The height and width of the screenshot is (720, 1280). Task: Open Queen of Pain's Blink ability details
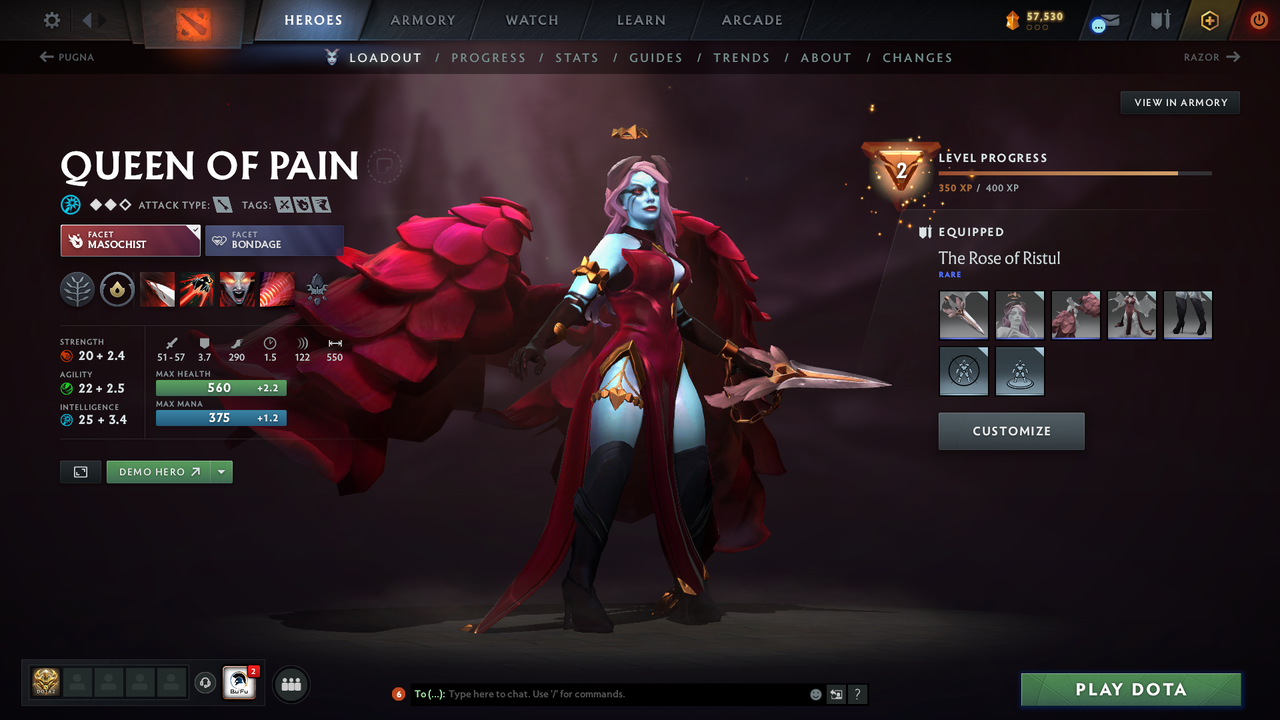click(197, 289)
